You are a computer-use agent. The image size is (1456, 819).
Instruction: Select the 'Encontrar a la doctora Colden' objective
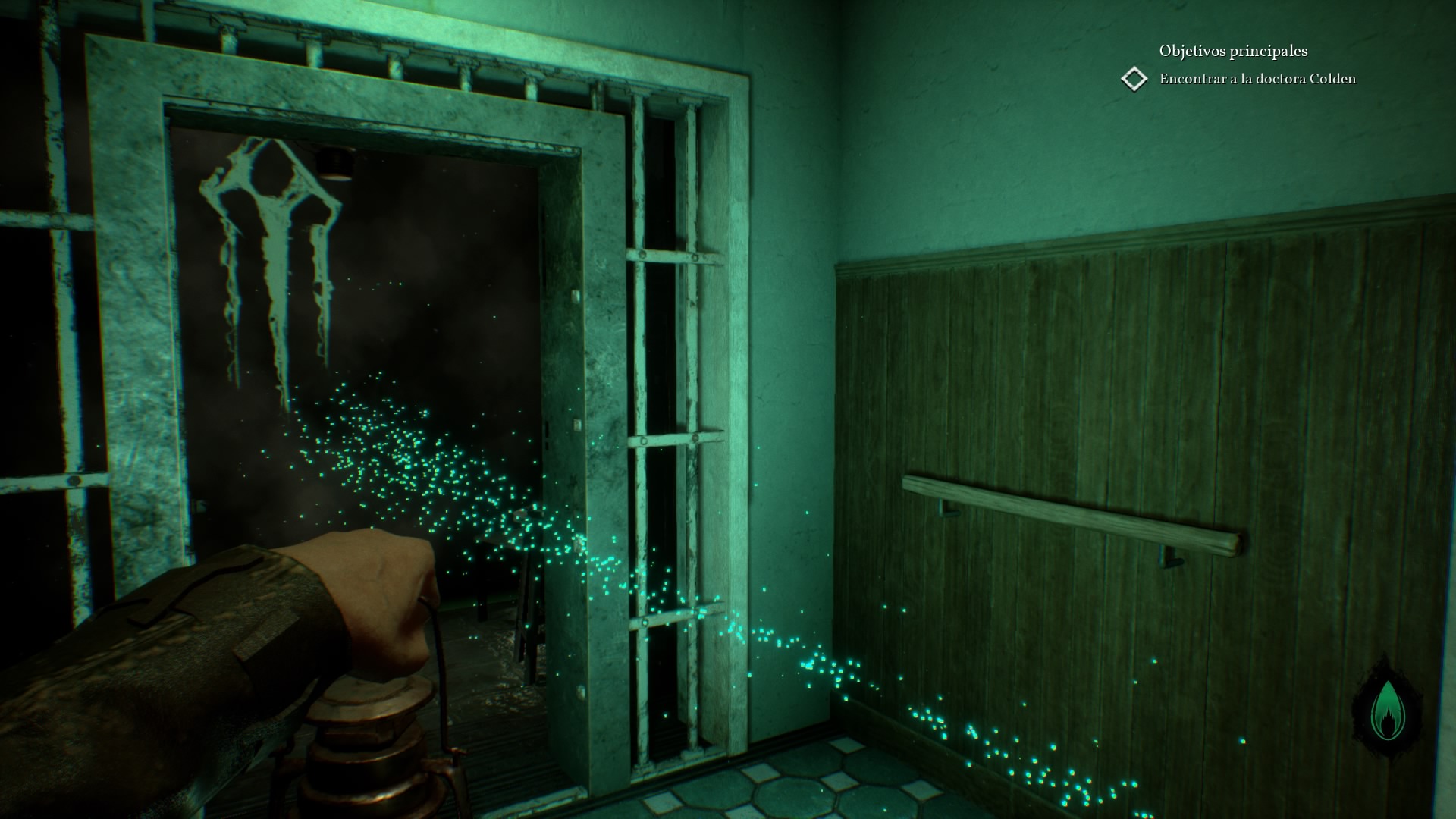[x=1257, y=79]
